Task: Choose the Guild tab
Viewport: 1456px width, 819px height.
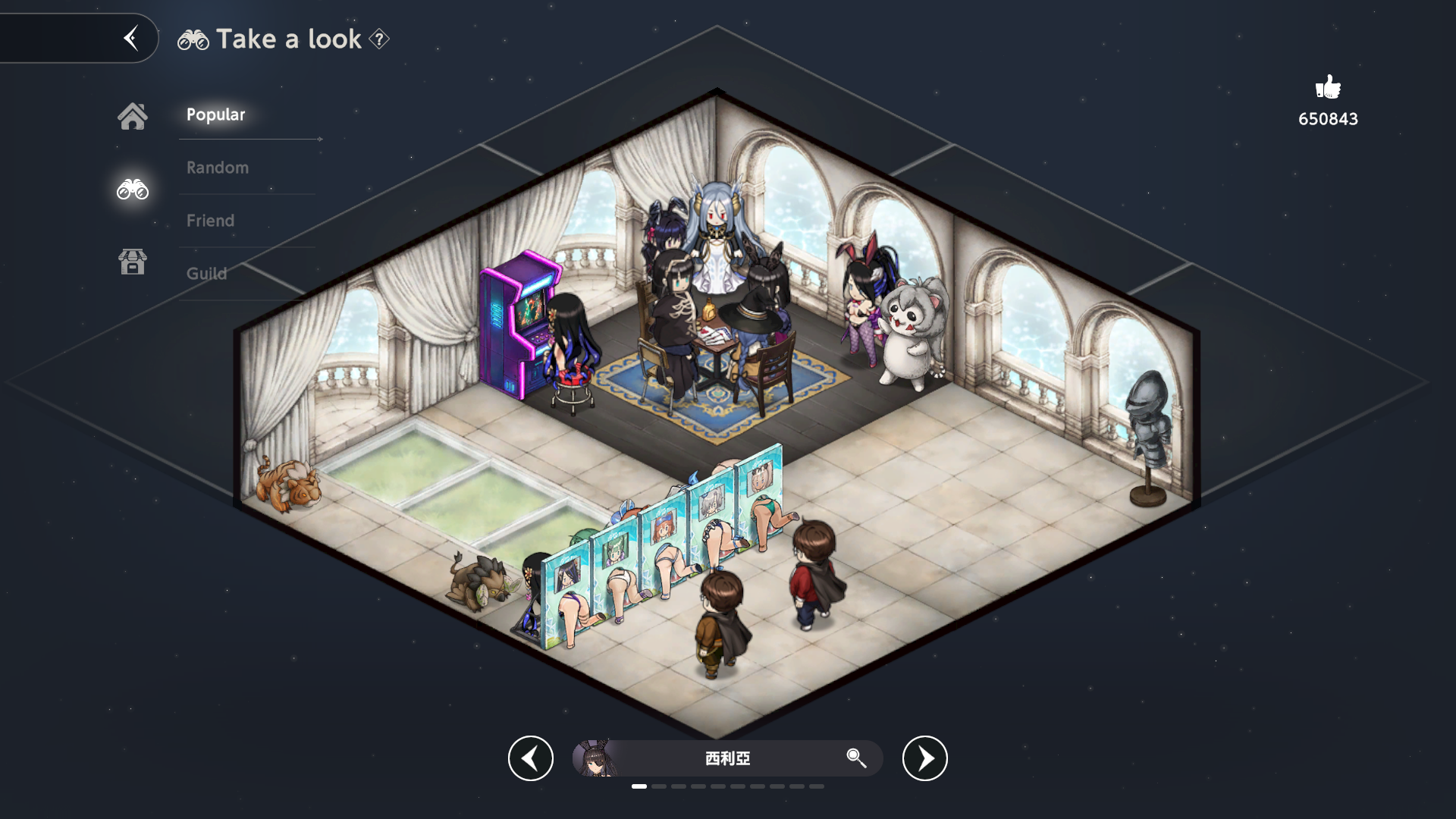Action: pos(207,274)
